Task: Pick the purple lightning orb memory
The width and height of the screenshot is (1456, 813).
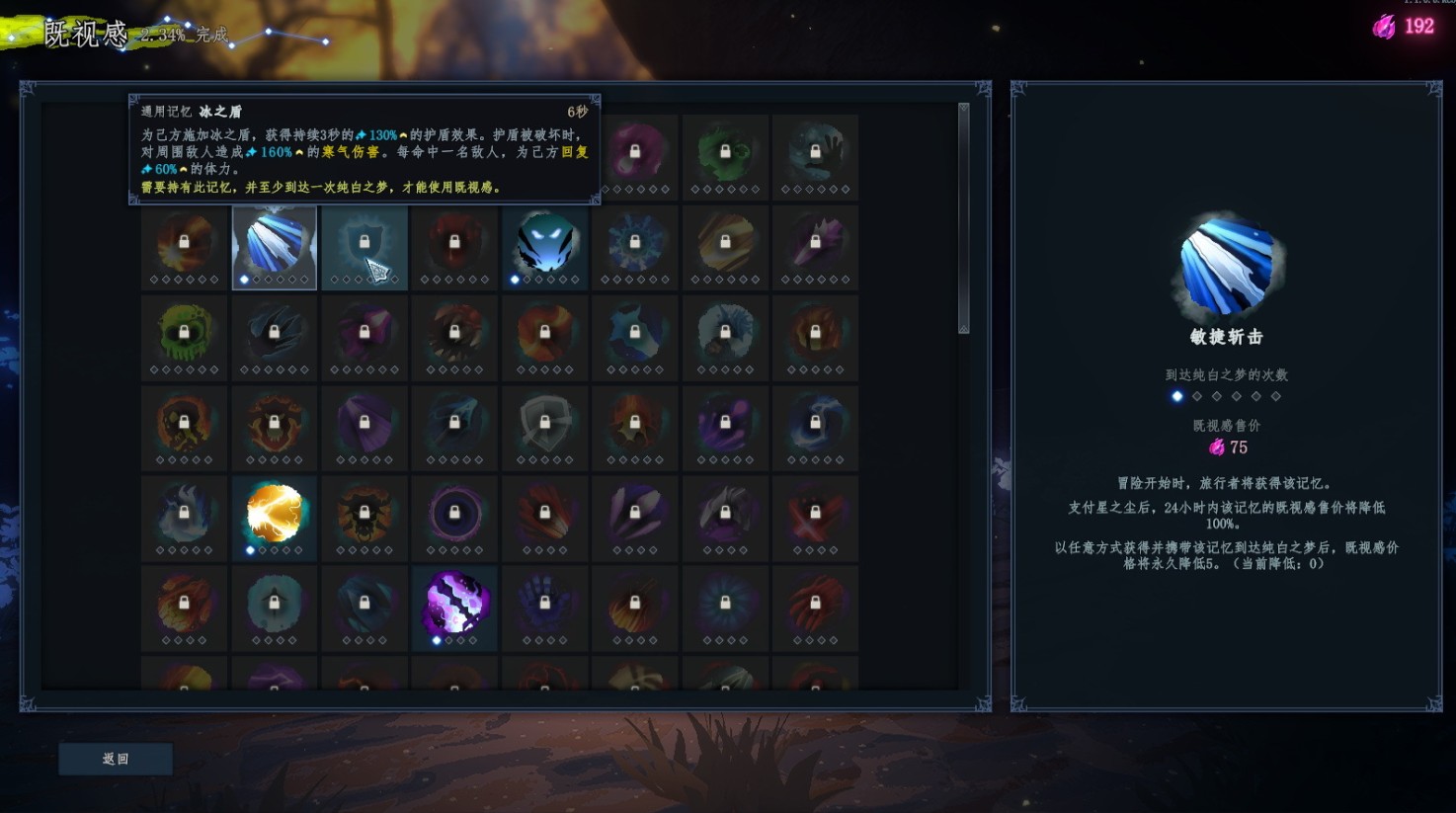Action: coord(454,606)
